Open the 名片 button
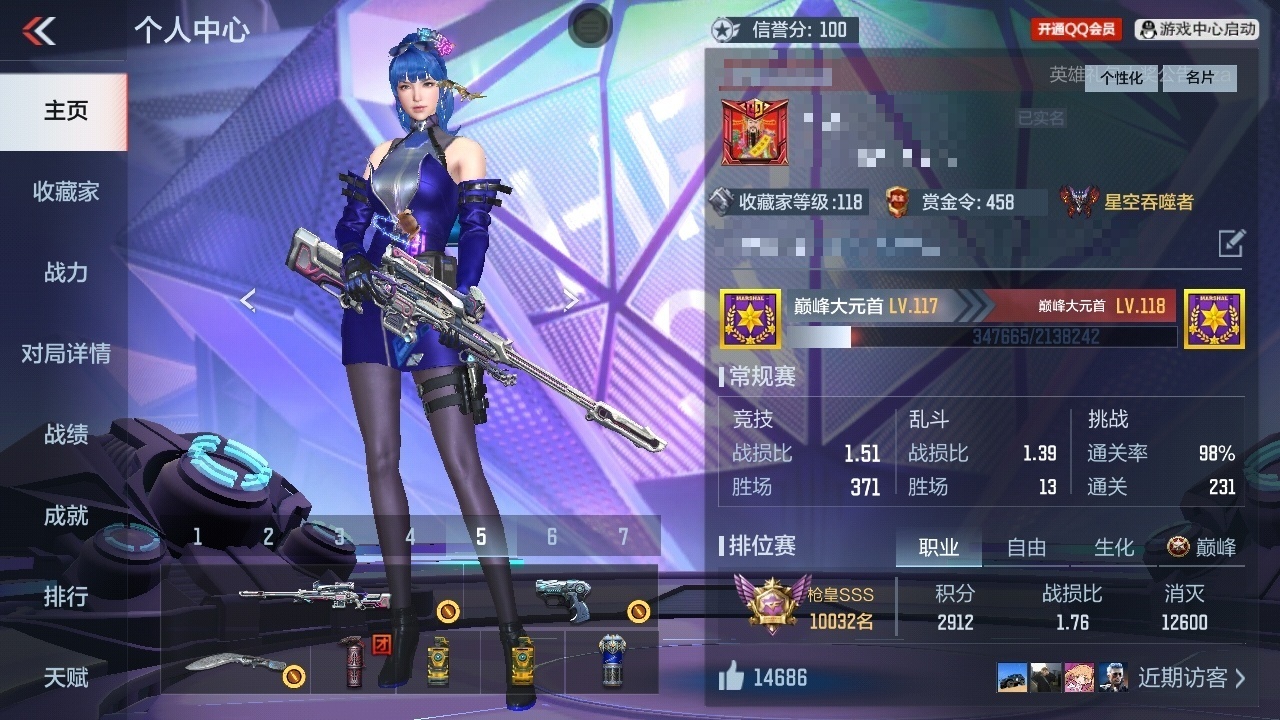1280x720 pixels. 1200,78
